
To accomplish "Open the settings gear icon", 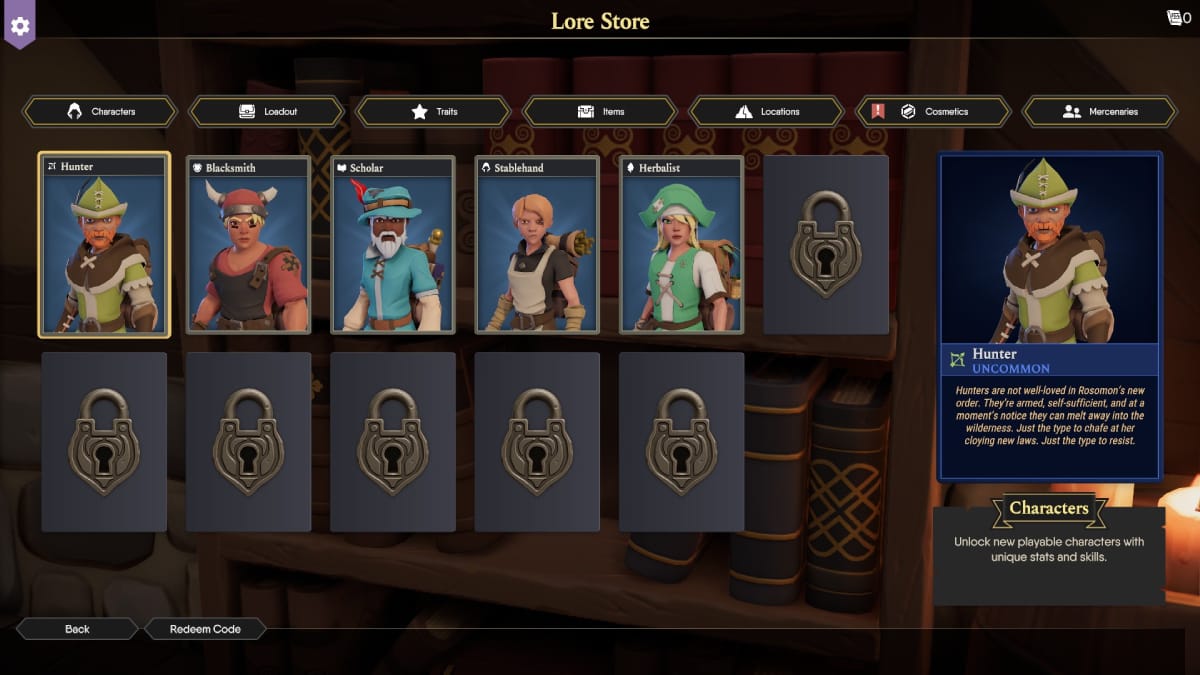I will [x=20, y=25].
